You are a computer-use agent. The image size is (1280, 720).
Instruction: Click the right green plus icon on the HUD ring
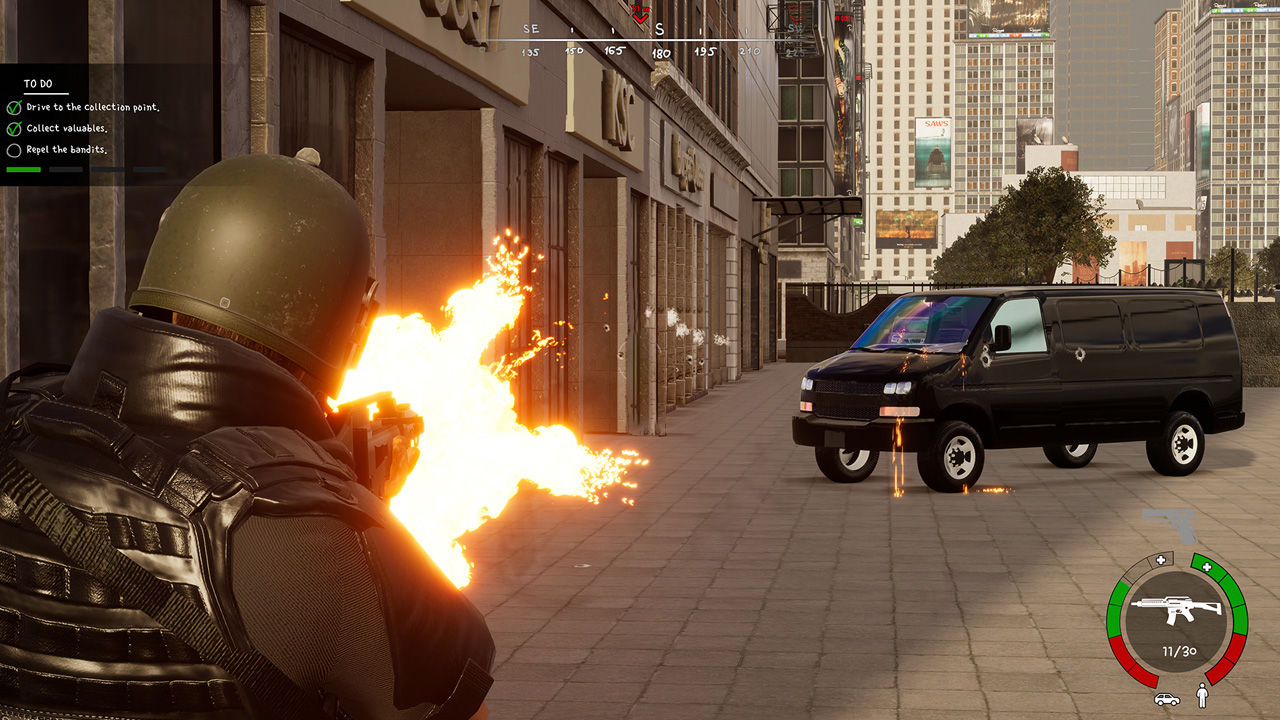pyautogui.click(x=1207, y=567)
